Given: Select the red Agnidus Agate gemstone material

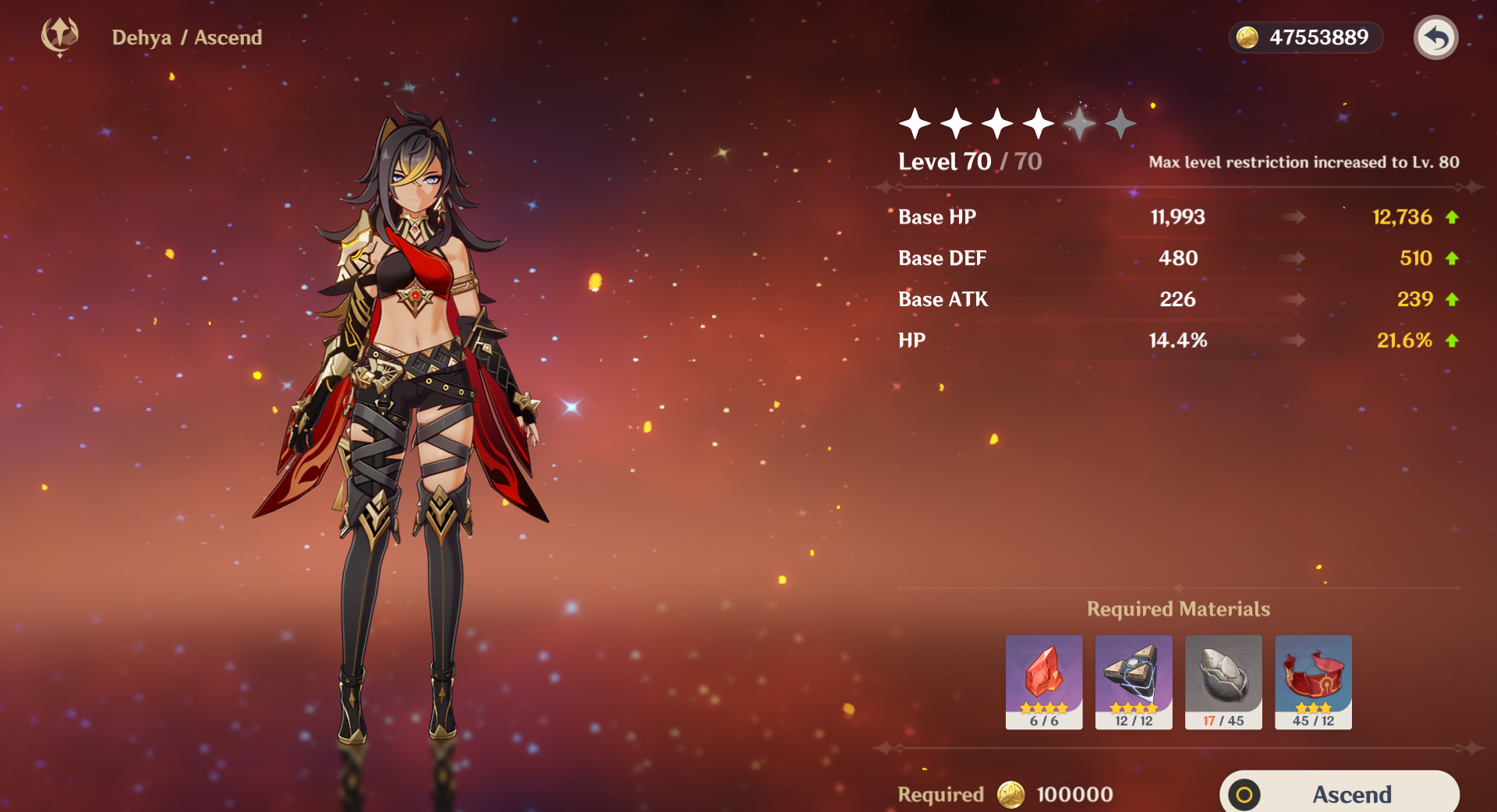Looking at the screenshot, I should coord(1043,681).
